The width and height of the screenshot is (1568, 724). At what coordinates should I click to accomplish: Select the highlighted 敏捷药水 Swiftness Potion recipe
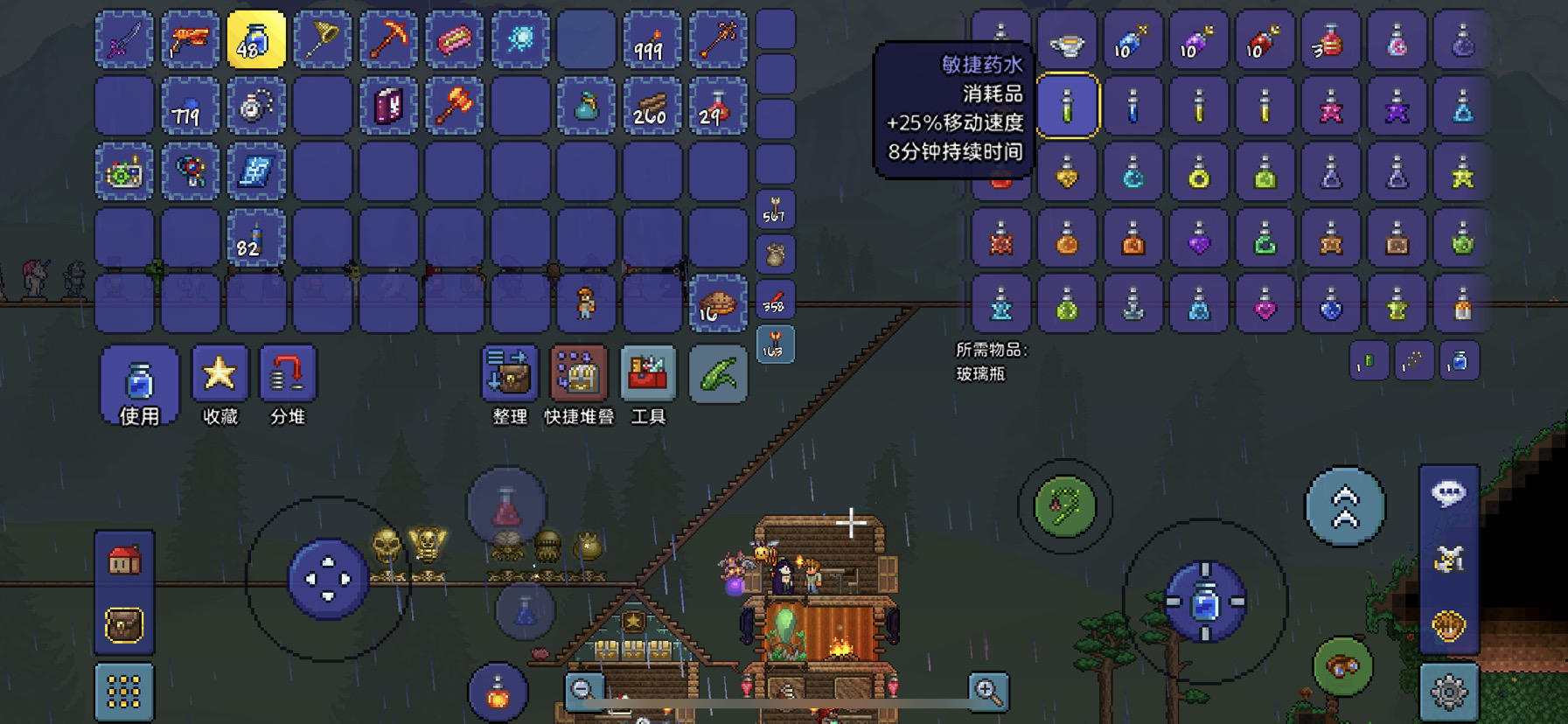click(1068, 106)
